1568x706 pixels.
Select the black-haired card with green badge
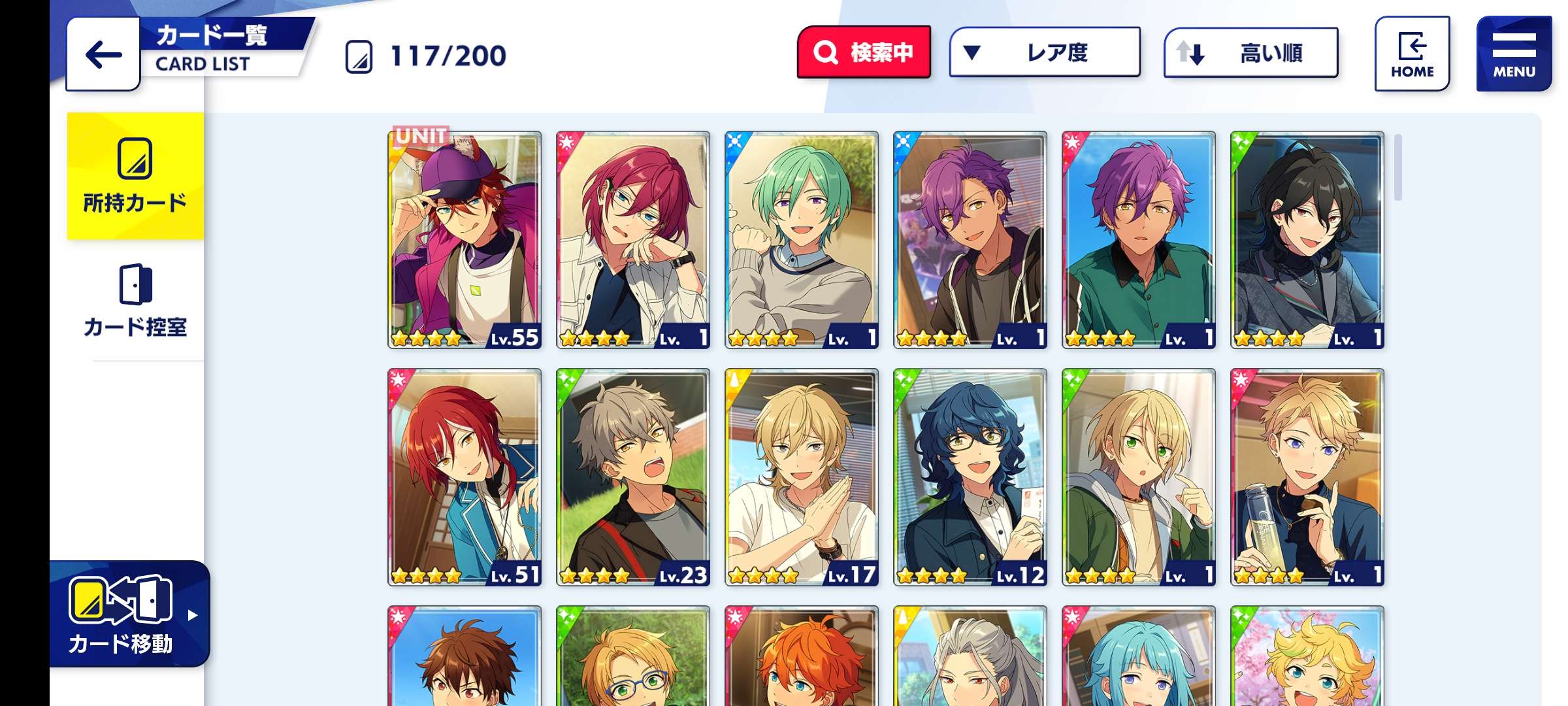pyautogui.click(x=1307, y=240)
